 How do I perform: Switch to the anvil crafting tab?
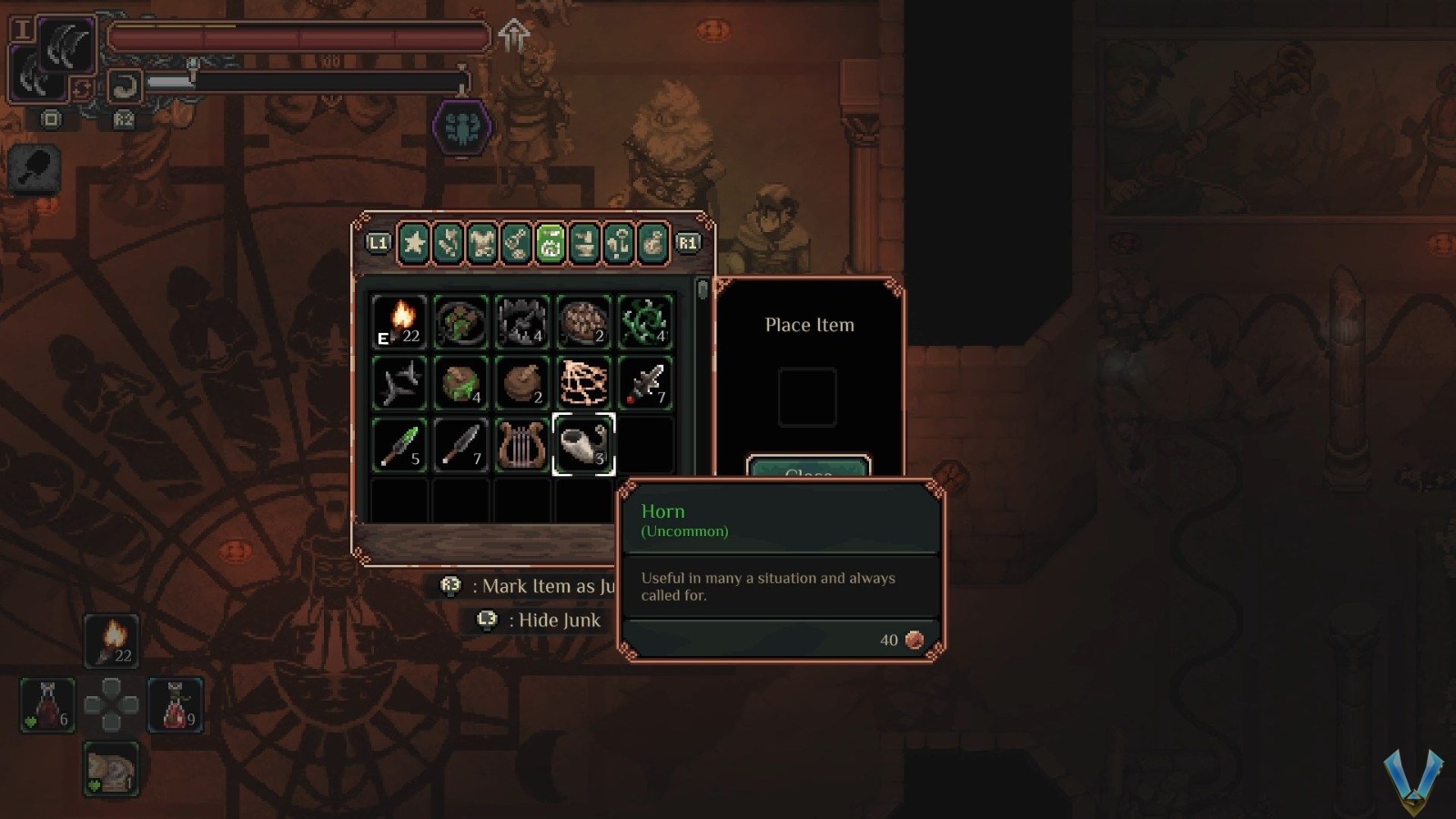[x=584, y=243]
